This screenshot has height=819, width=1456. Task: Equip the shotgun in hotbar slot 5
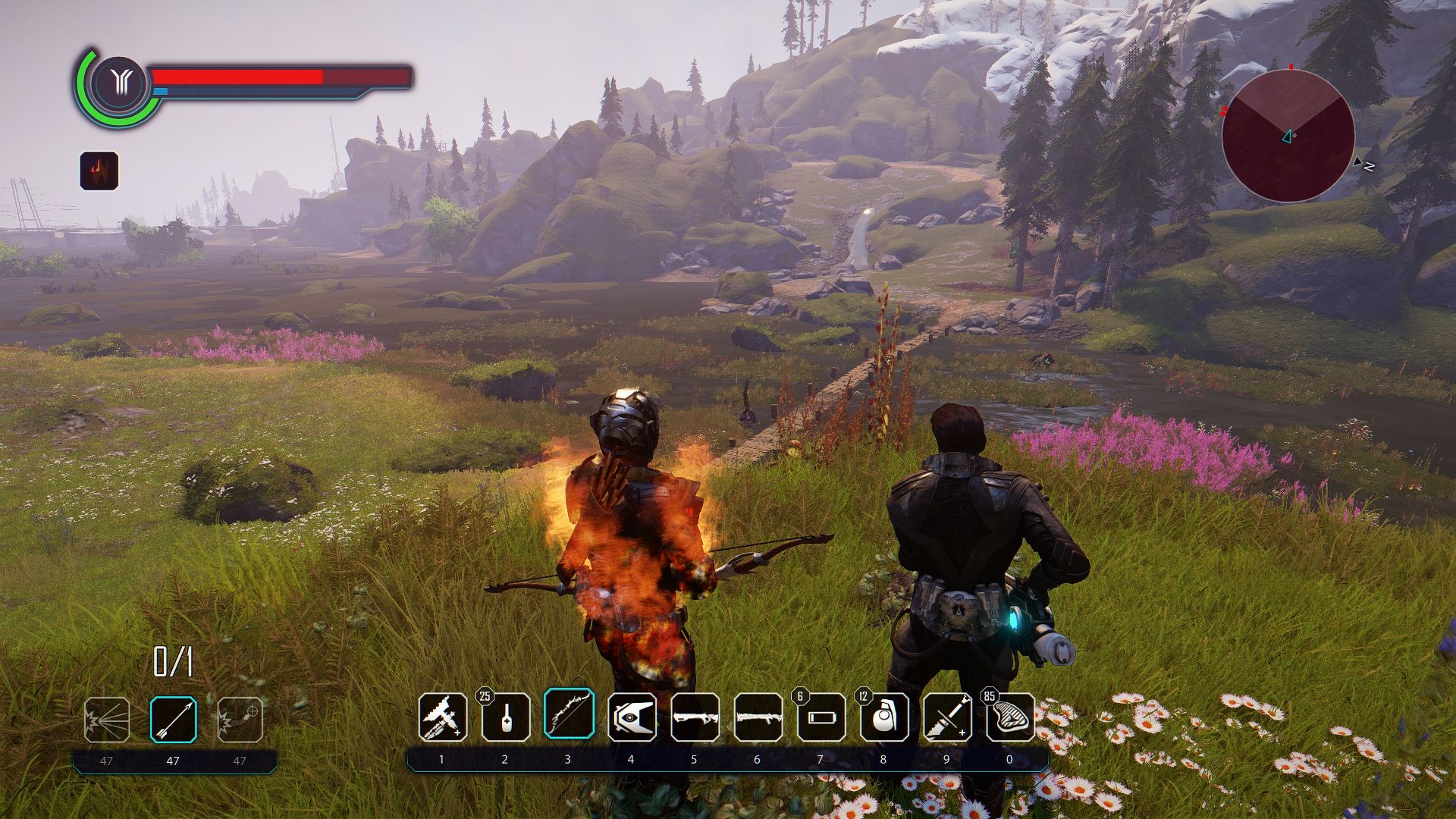695,717
